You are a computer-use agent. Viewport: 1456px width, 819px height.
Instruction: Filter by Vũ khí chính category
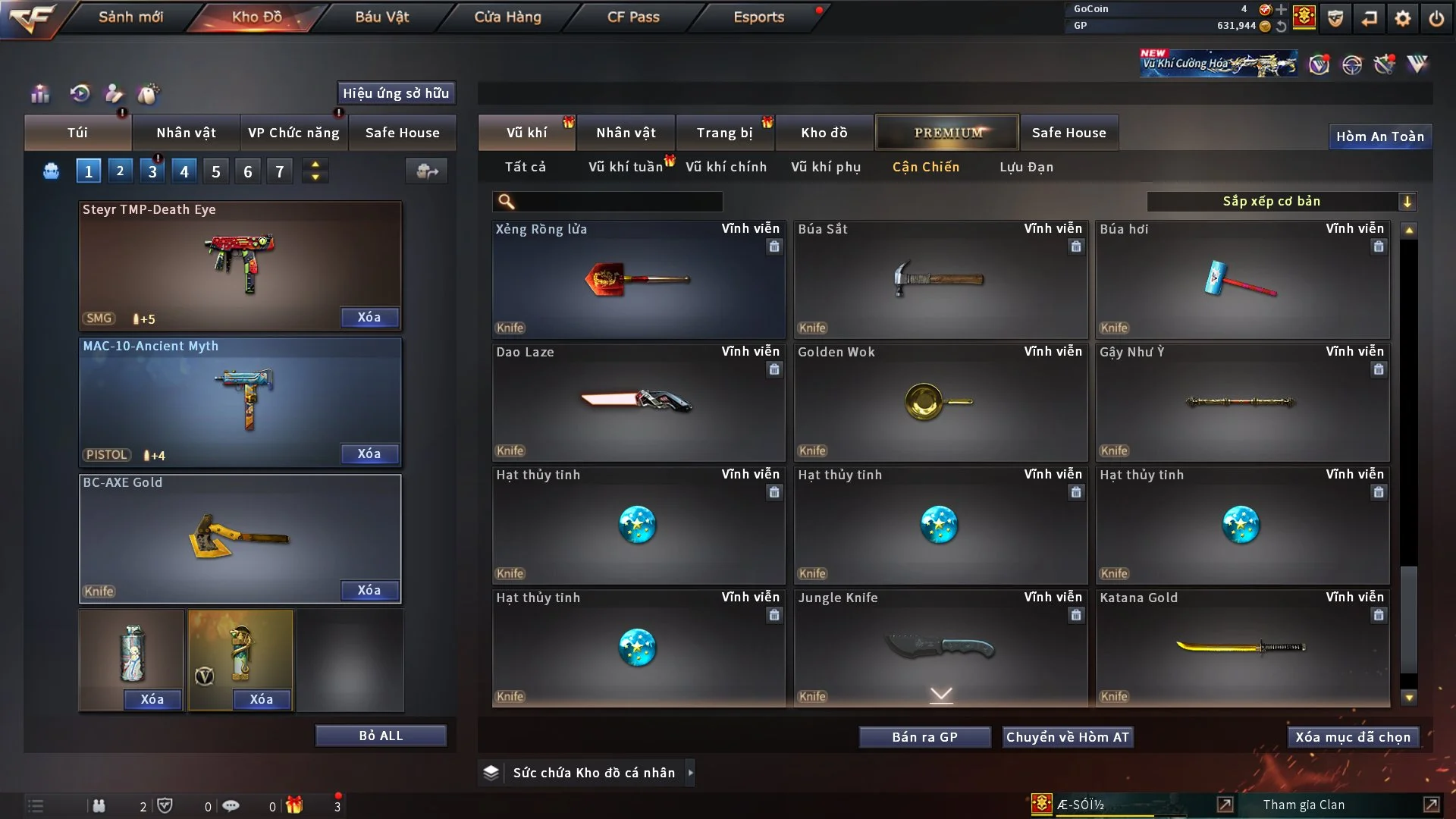[x=726, y=167]
